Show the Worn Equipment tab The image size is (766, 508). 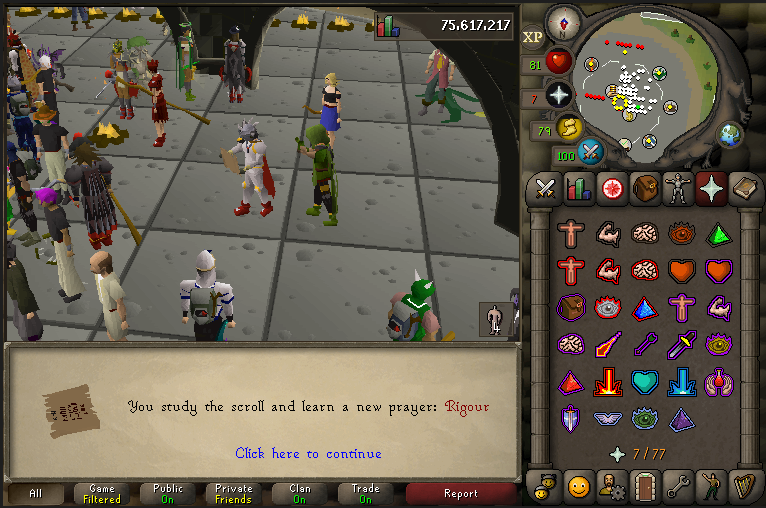pyautogui.click(x=678, y=188)
